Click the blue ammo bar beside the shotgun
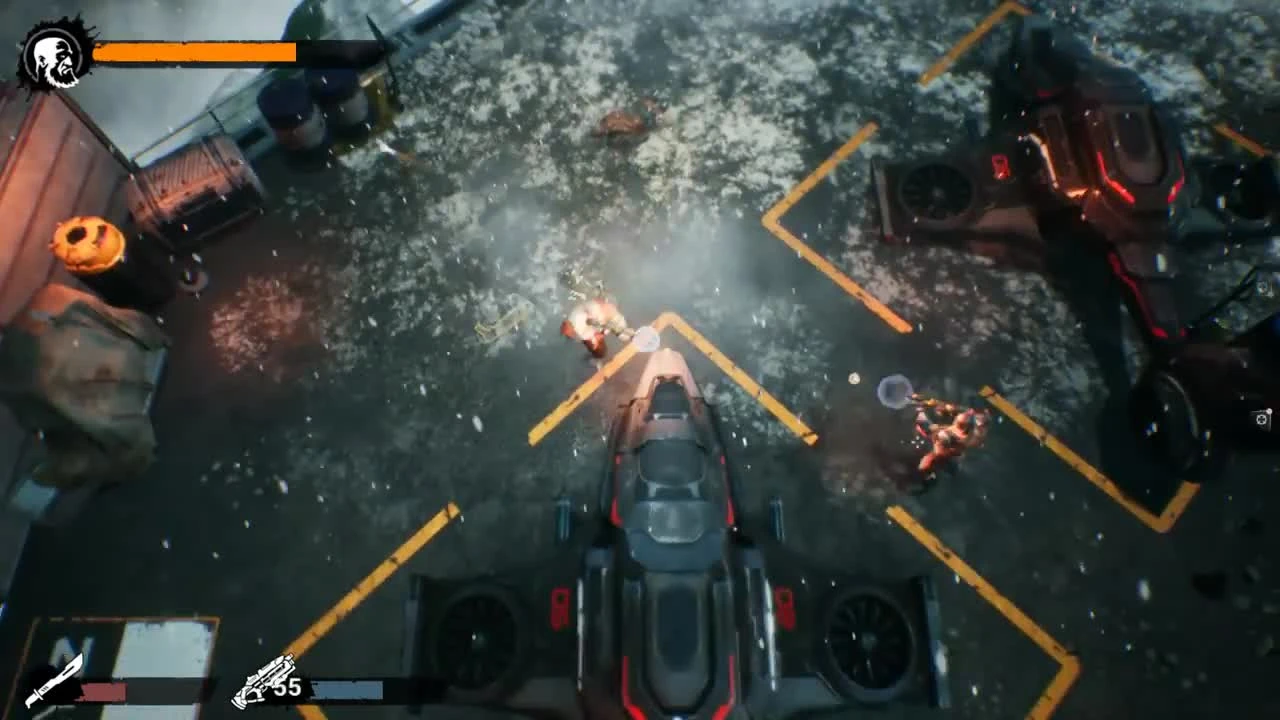Screen dimensions: 1280x720 [x=345, y=688]
